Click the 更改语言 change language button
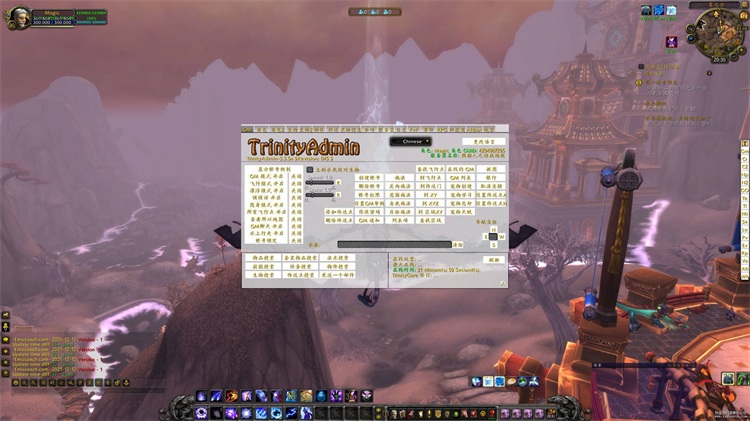 pyautogui.click(x=478, y=142)
